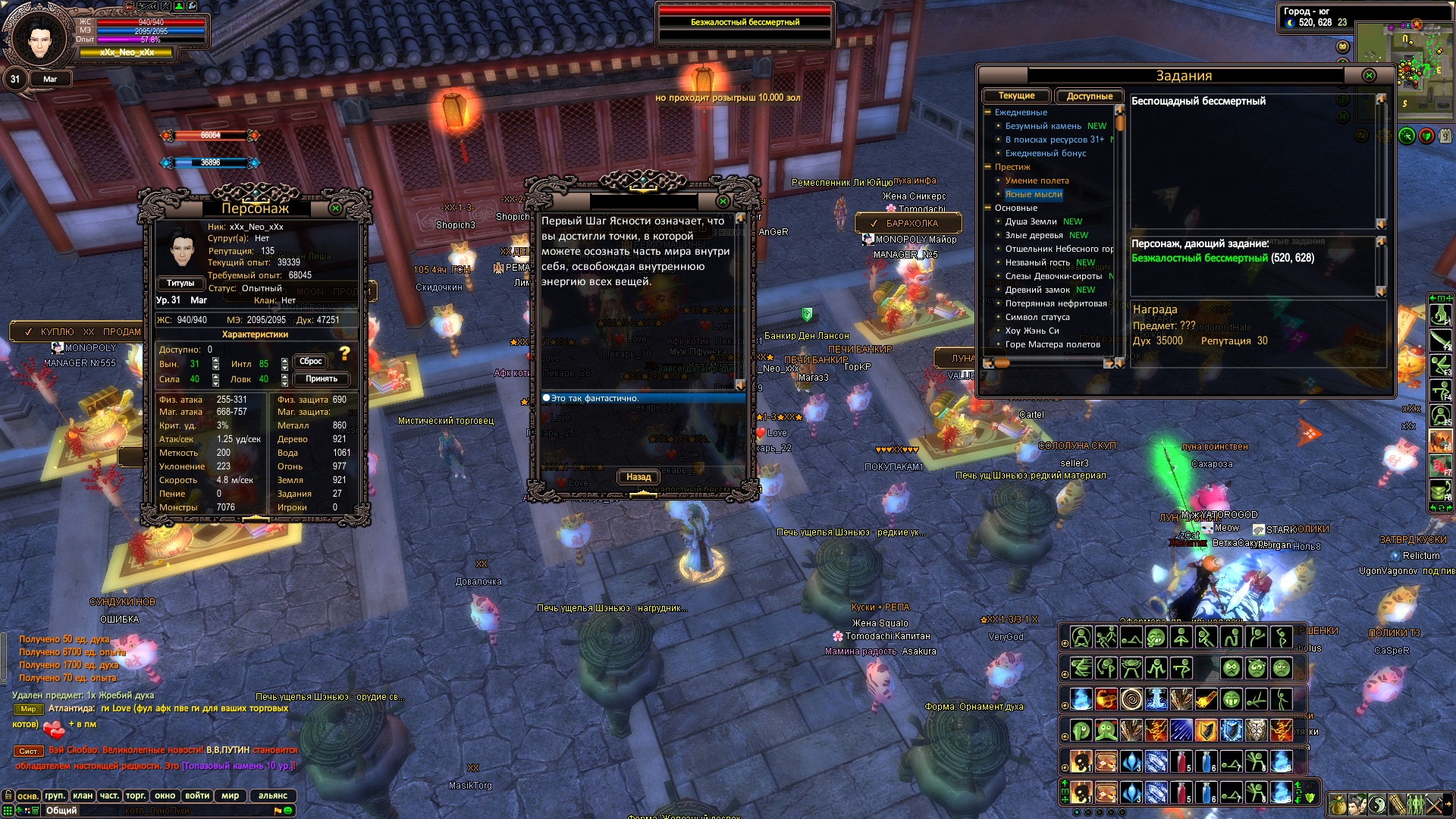
Task: Close the Персонаж character window
Action: pyautogui.click(x=335, y=209)
